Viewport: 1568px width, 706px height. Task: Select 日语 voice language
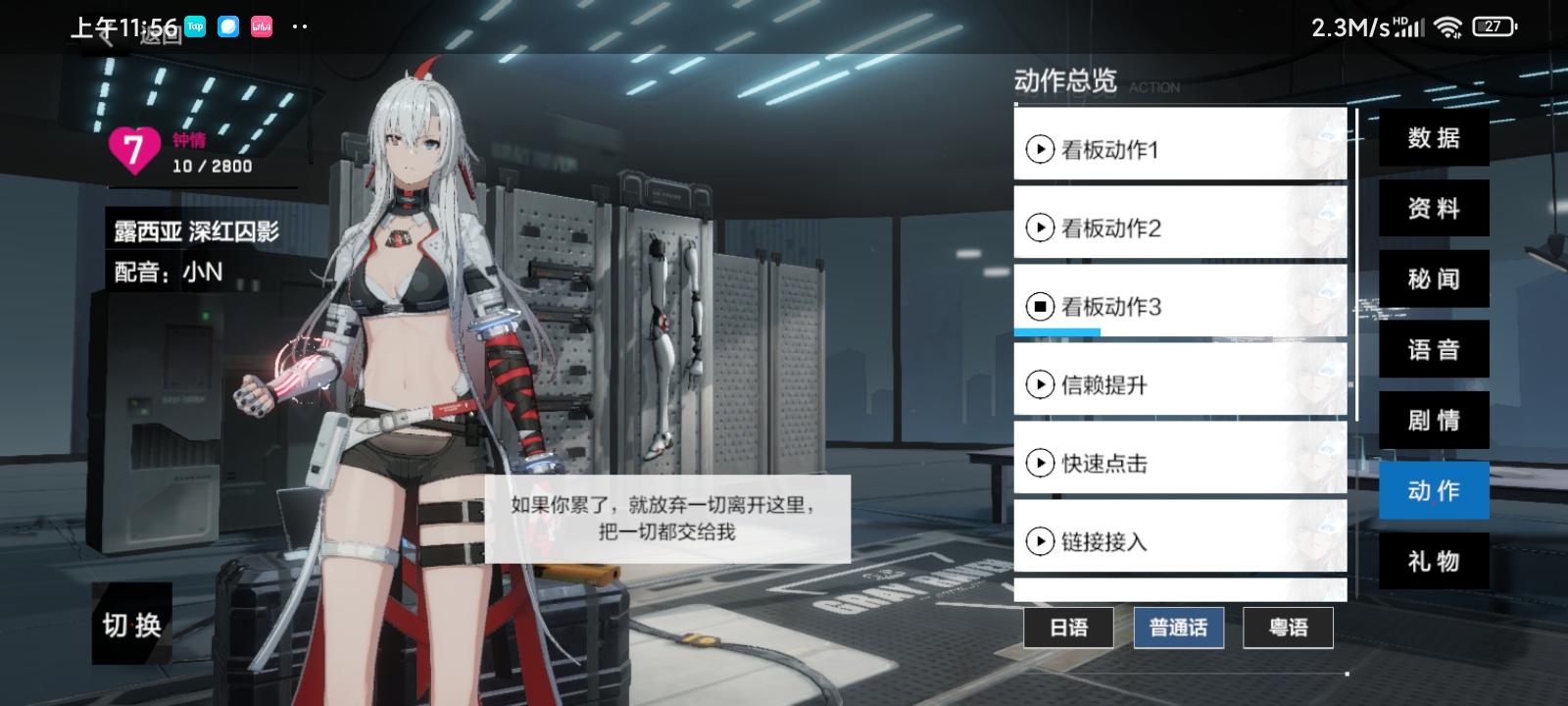tap(1067, 628)
